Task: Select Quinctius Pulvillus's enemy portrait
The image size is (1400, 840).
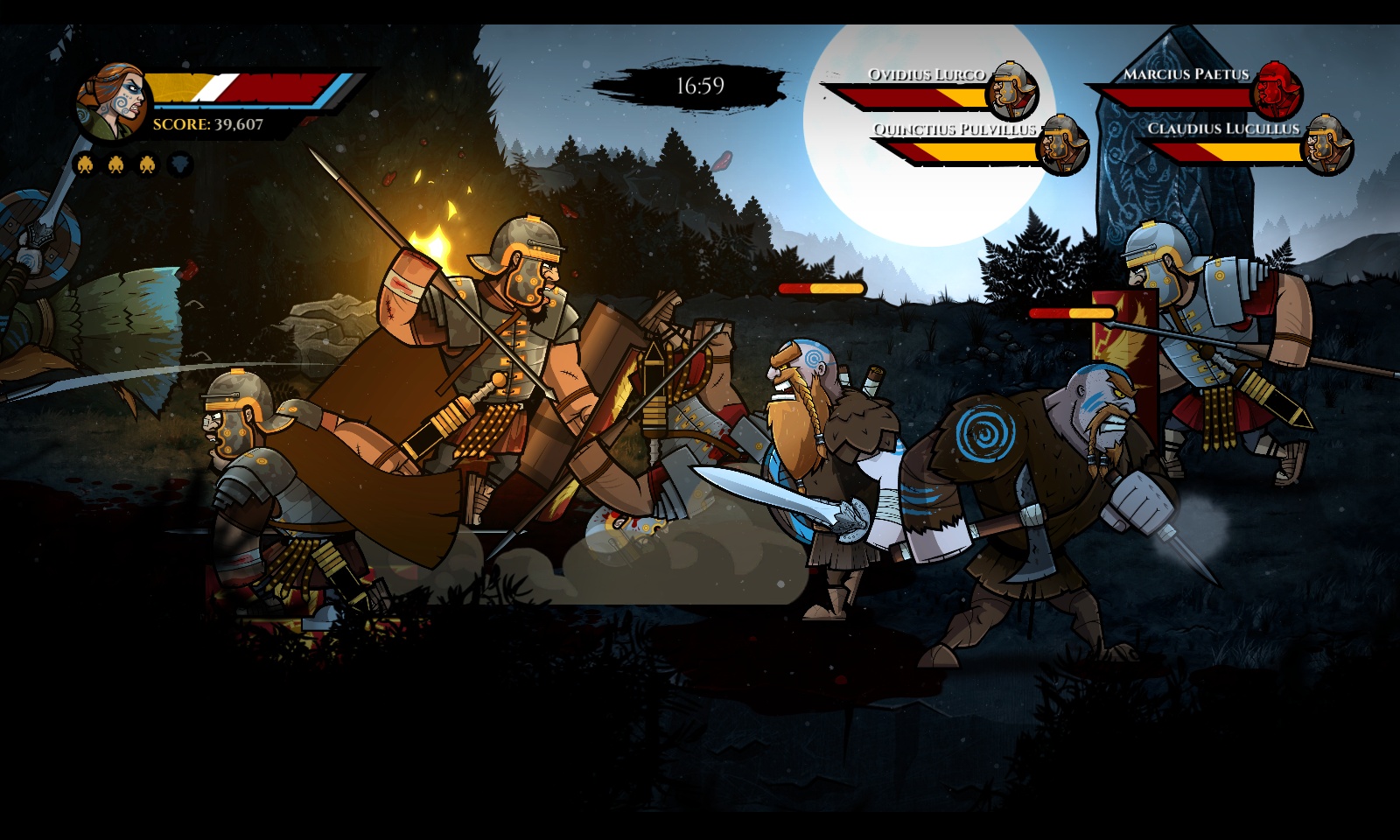Action: coord(1061,144)
